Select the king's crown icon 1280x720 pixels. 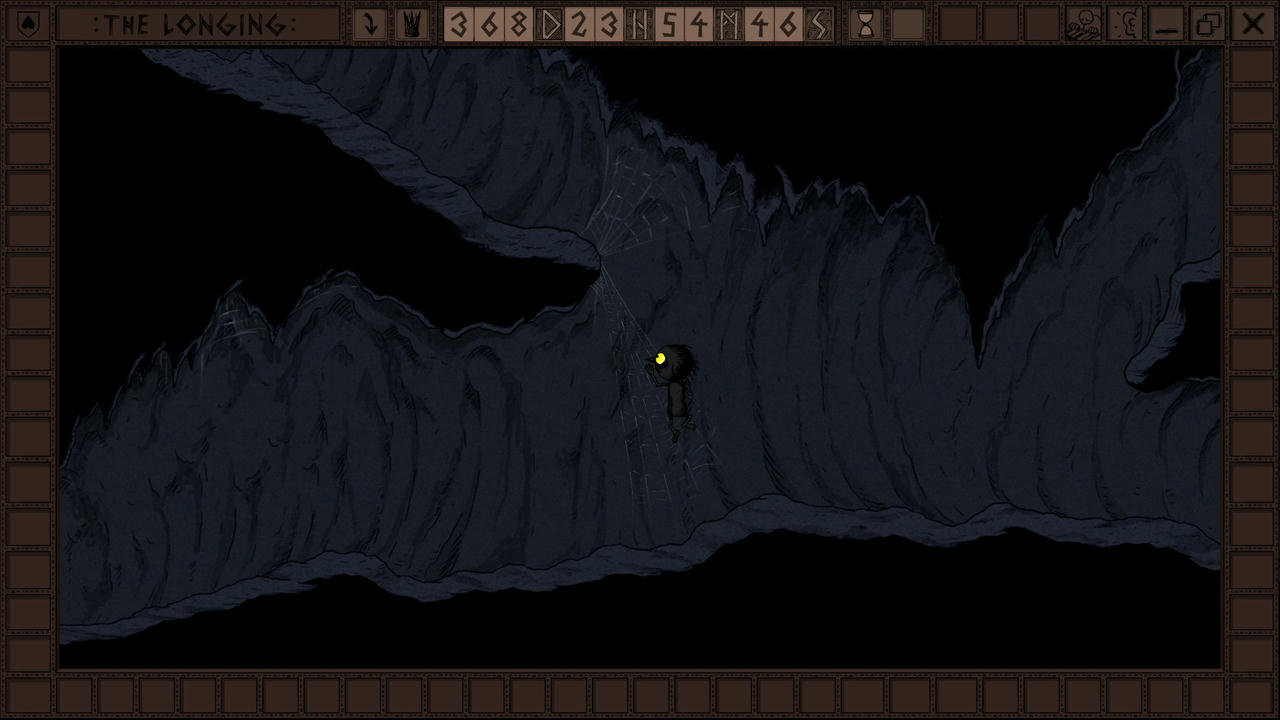[411, 24]
